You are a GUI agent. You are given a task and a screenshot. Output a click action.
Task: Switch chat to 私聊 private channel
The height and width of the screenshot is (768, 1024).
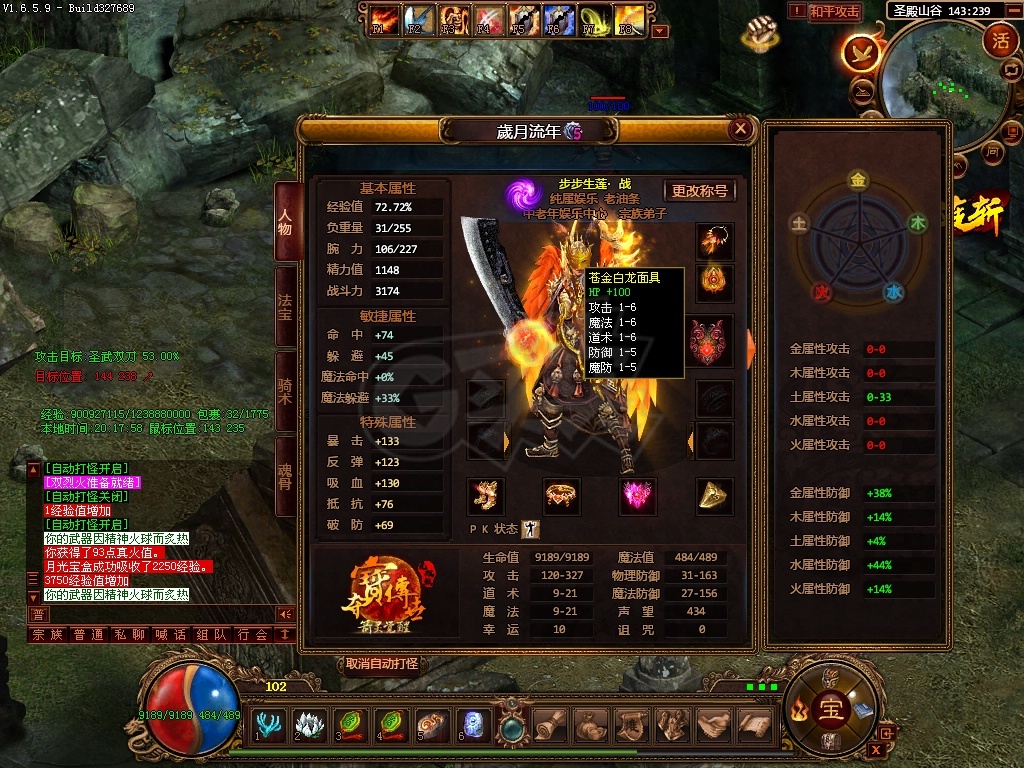pos(129,634)
